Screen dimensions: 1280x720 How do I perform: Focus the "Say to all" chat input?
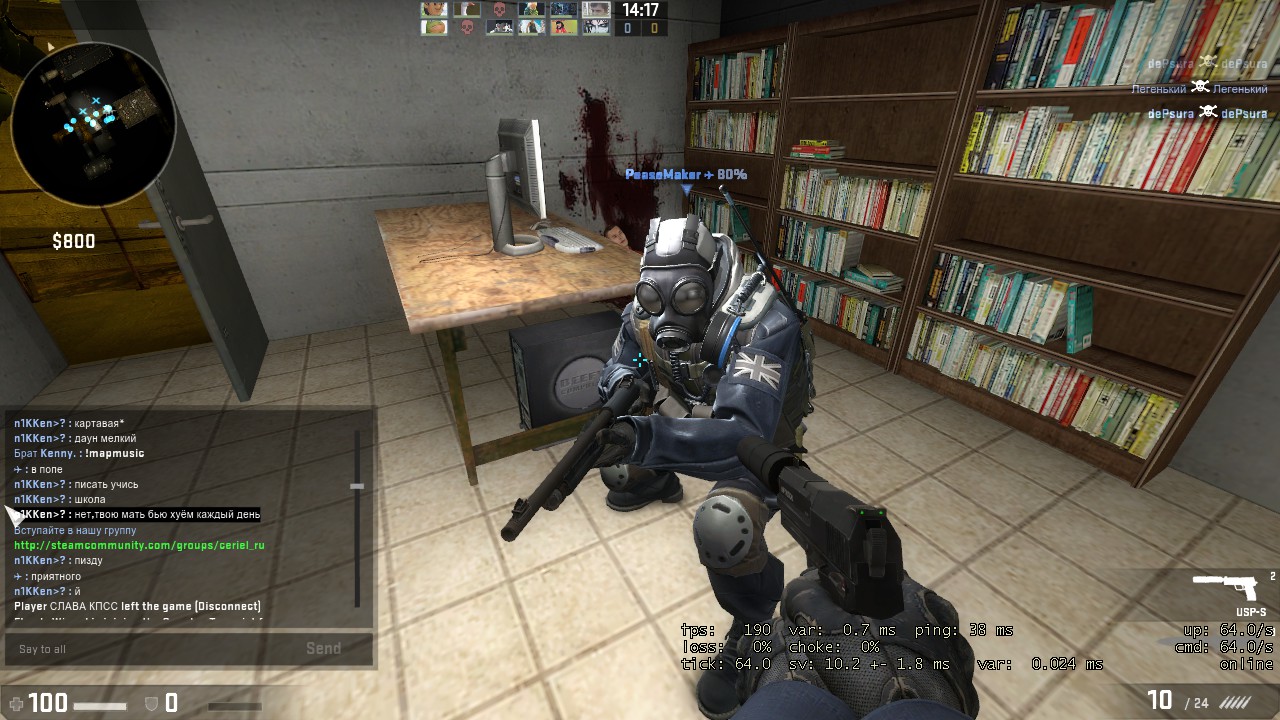150,649
